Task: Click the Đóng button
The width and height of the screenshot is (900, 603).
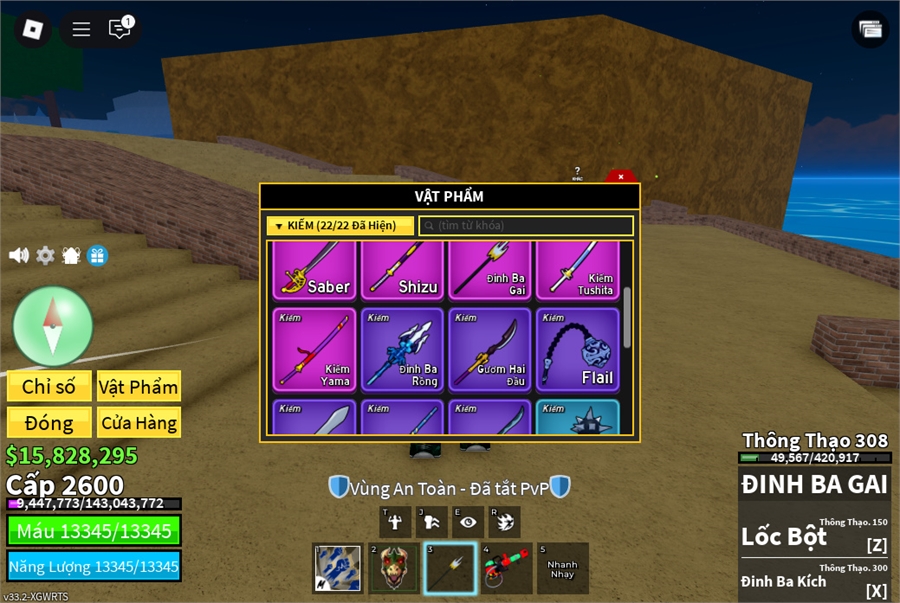Action: (49, 423)
